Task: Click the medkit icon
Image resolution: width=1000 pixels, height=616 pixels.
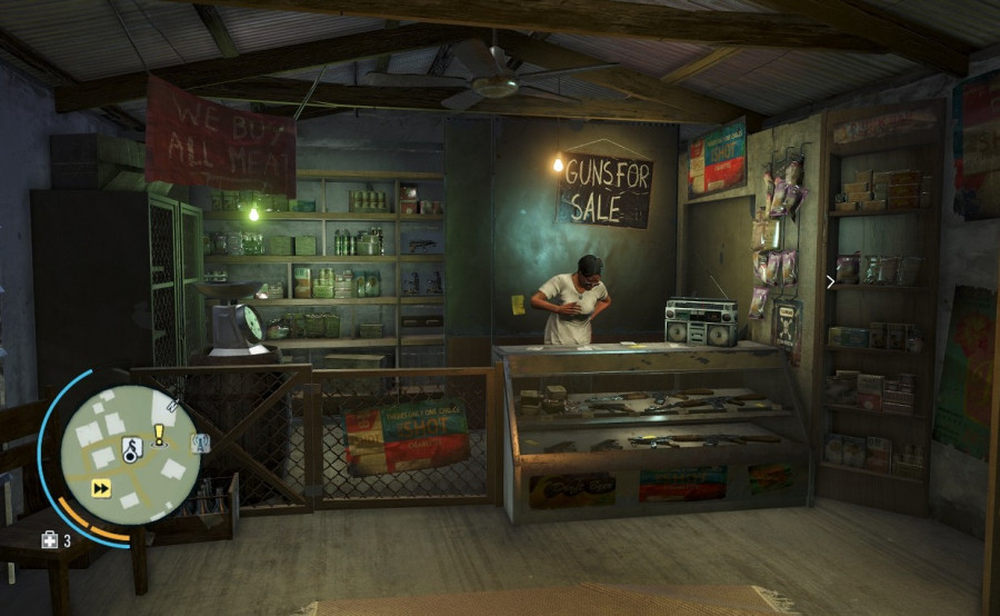Action: click(49, 541)
